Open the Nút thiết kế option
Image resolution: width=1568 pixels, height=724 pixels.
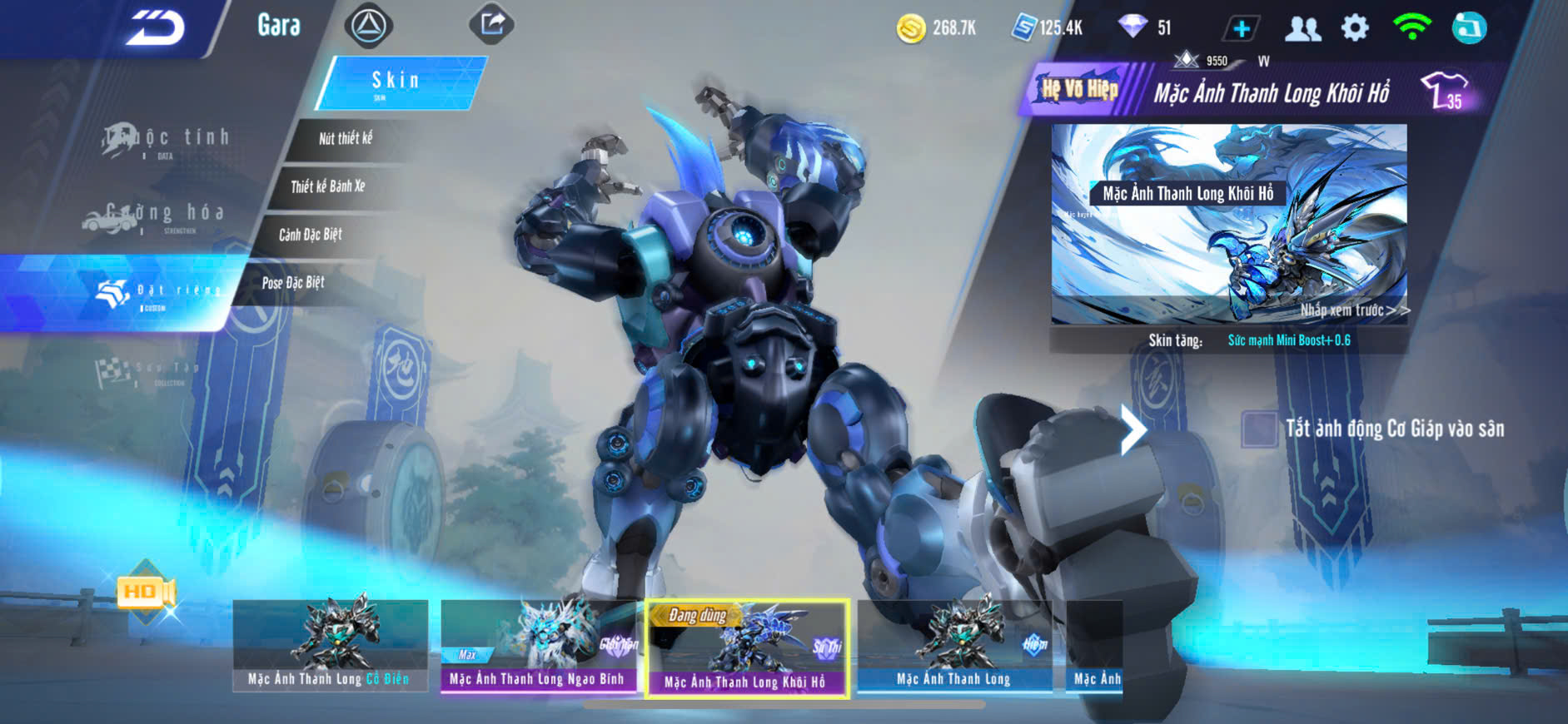click(346, 138)
